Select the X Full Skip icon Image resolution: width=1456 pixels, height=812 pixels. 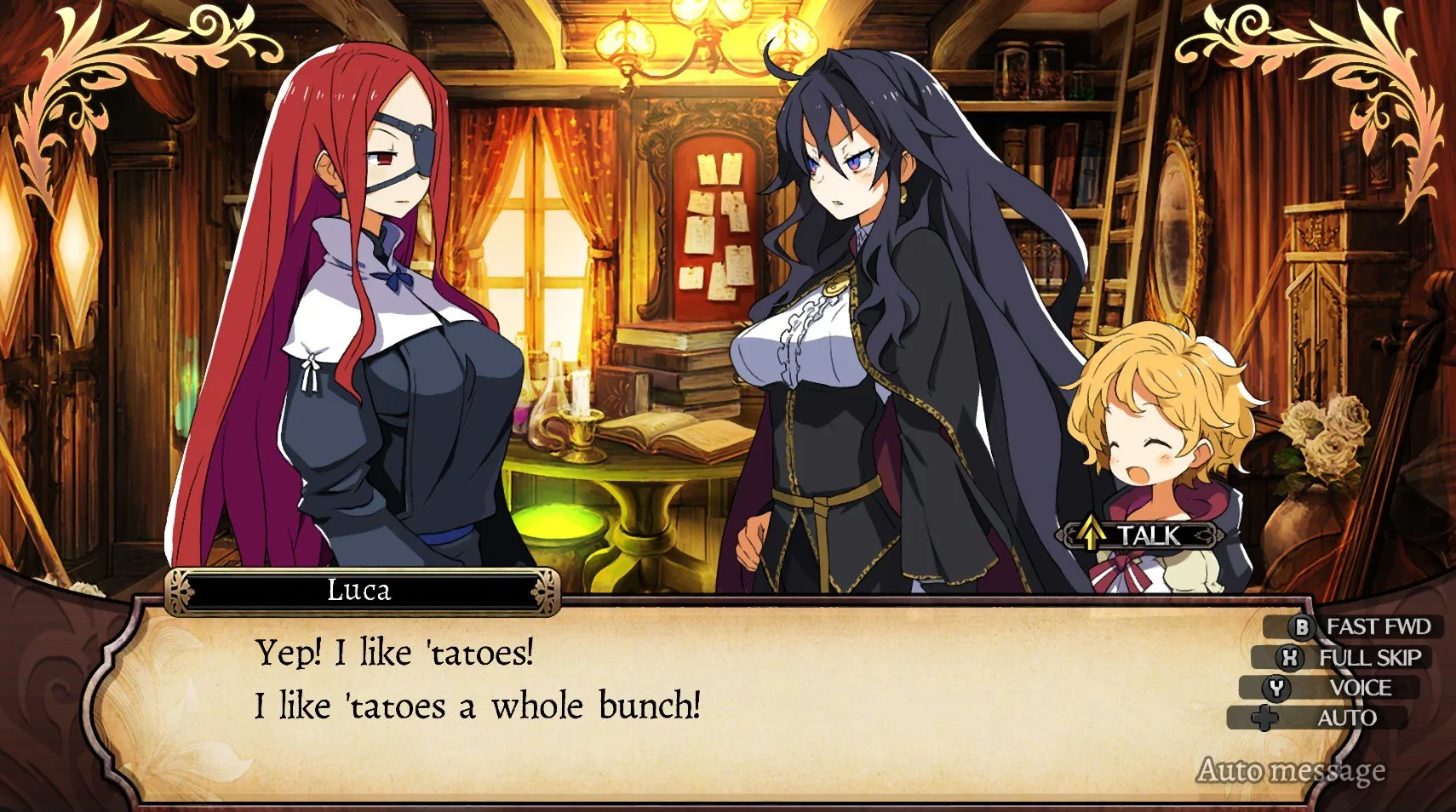[x=1291, y=657]
